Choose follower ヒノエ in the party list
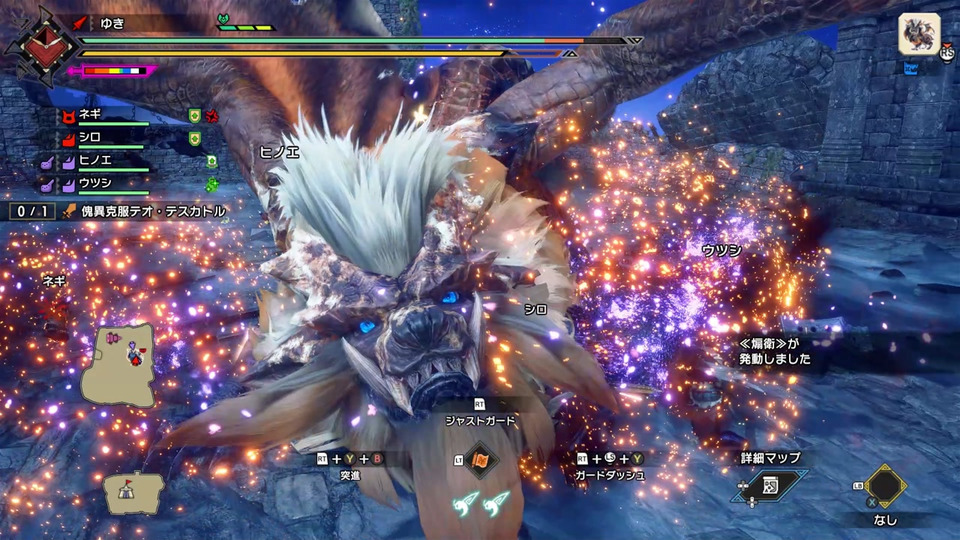Image resolution: width=960 pixels, height=540 pixels. (95, 160)
